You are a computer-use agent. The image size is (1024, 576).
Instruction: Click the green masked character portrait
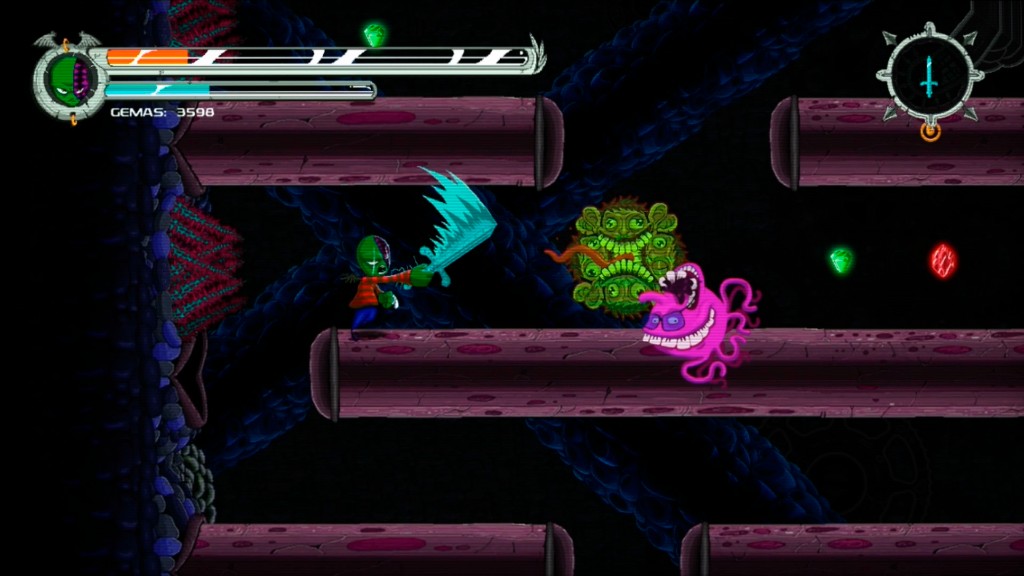(x=69, y=78)
